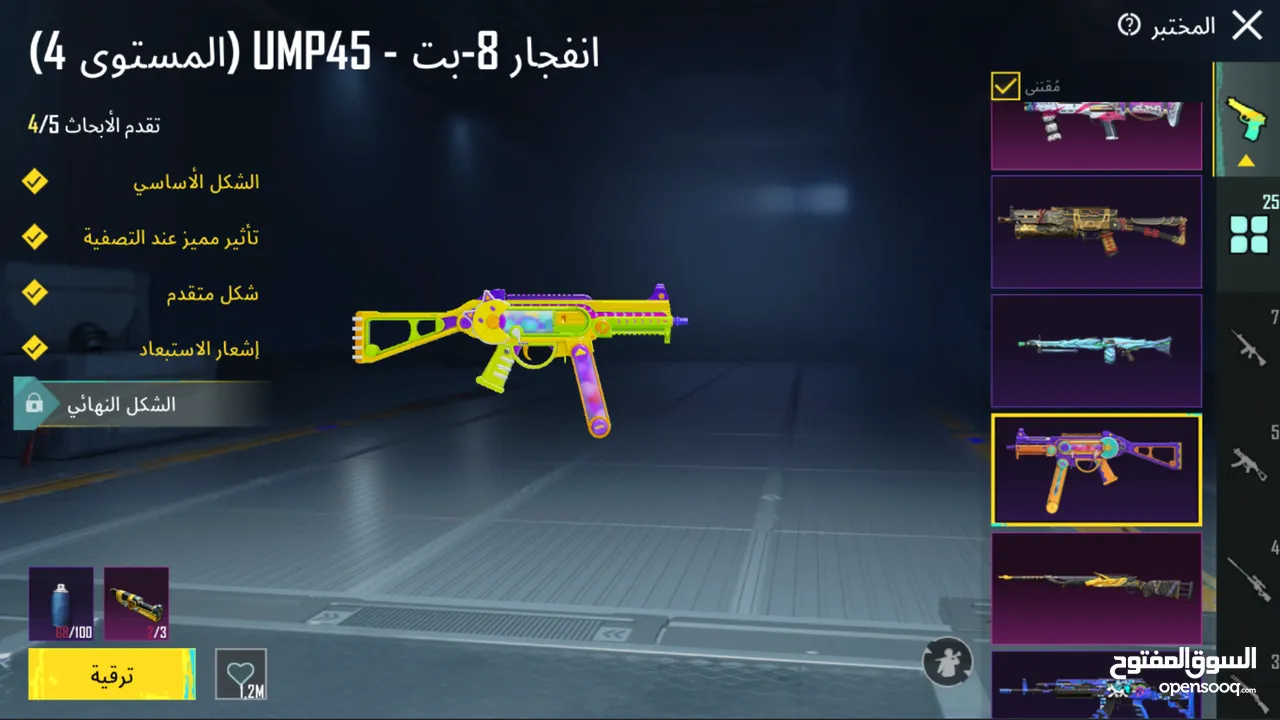Screen dimensions: 1280x720
Task: Click the 1.2M heart like button
Action: coord(241,674)
